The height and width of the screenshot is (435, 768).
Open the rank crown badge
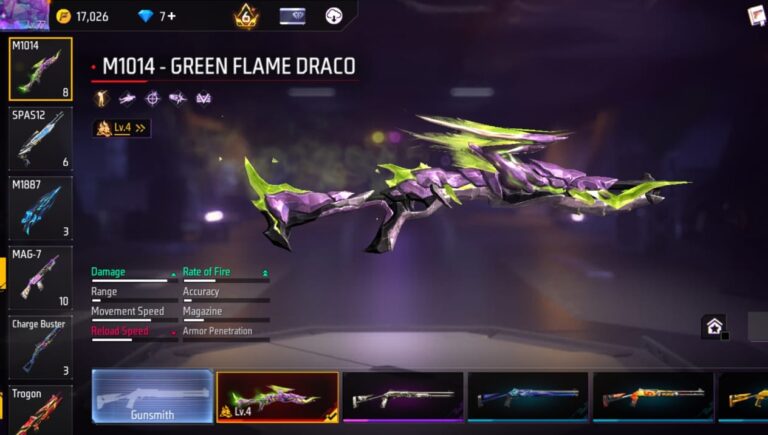tap(246, 16)
